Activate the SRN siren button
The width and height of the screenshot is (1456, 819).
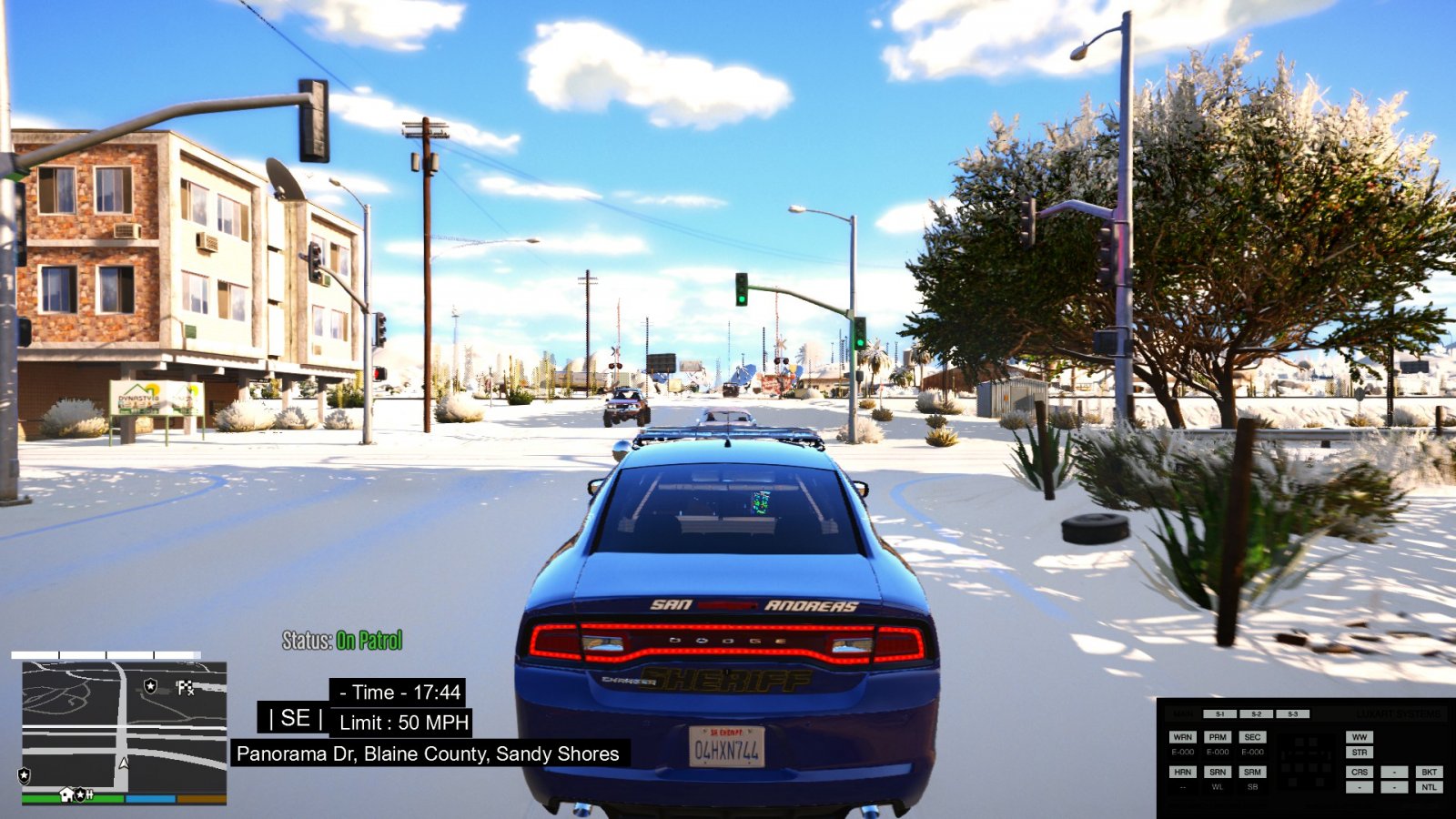(1218, 772)
